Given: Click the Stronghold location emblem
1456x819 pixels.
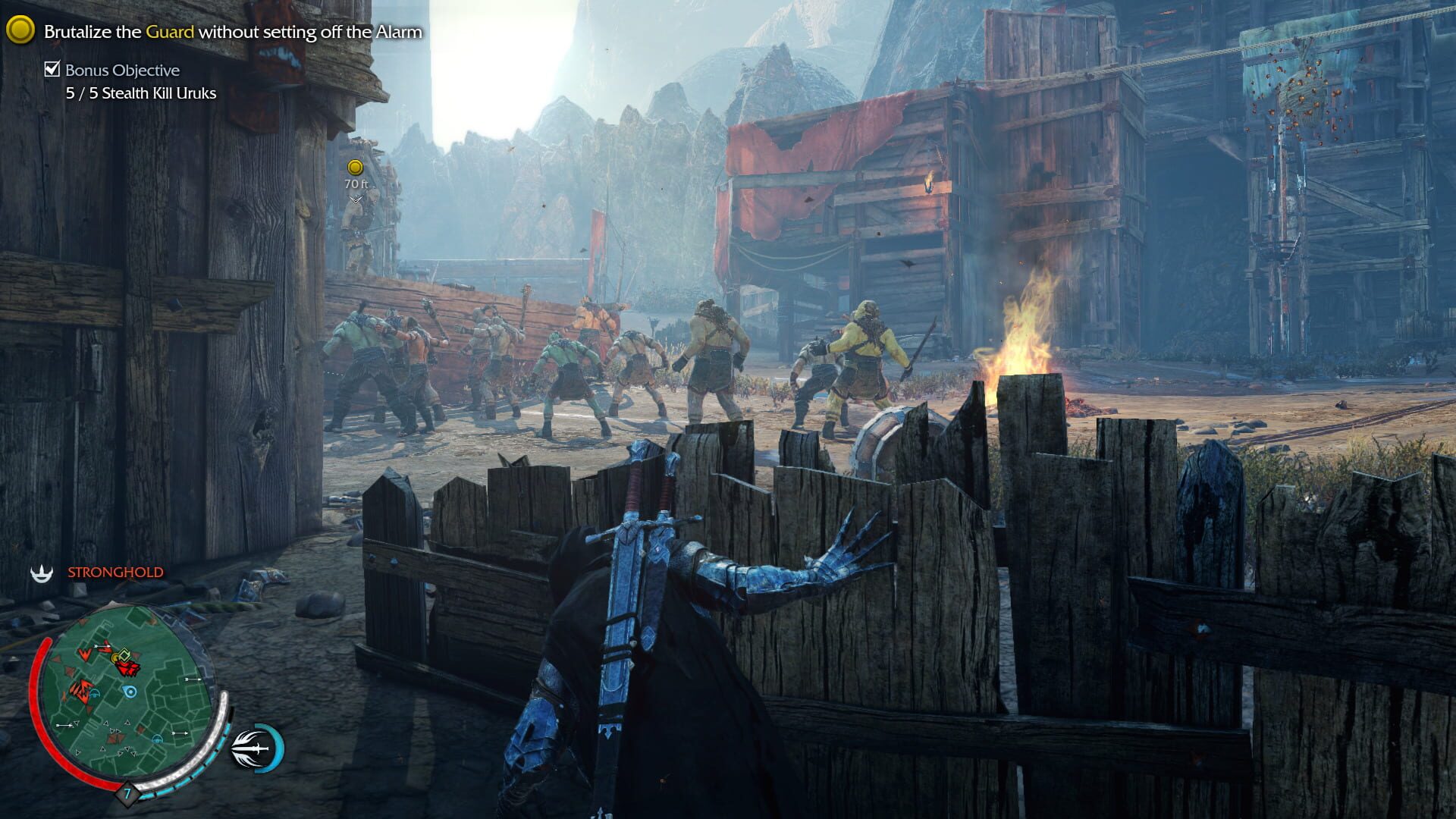Looking at the screenshot, I should tap(42, 573).
